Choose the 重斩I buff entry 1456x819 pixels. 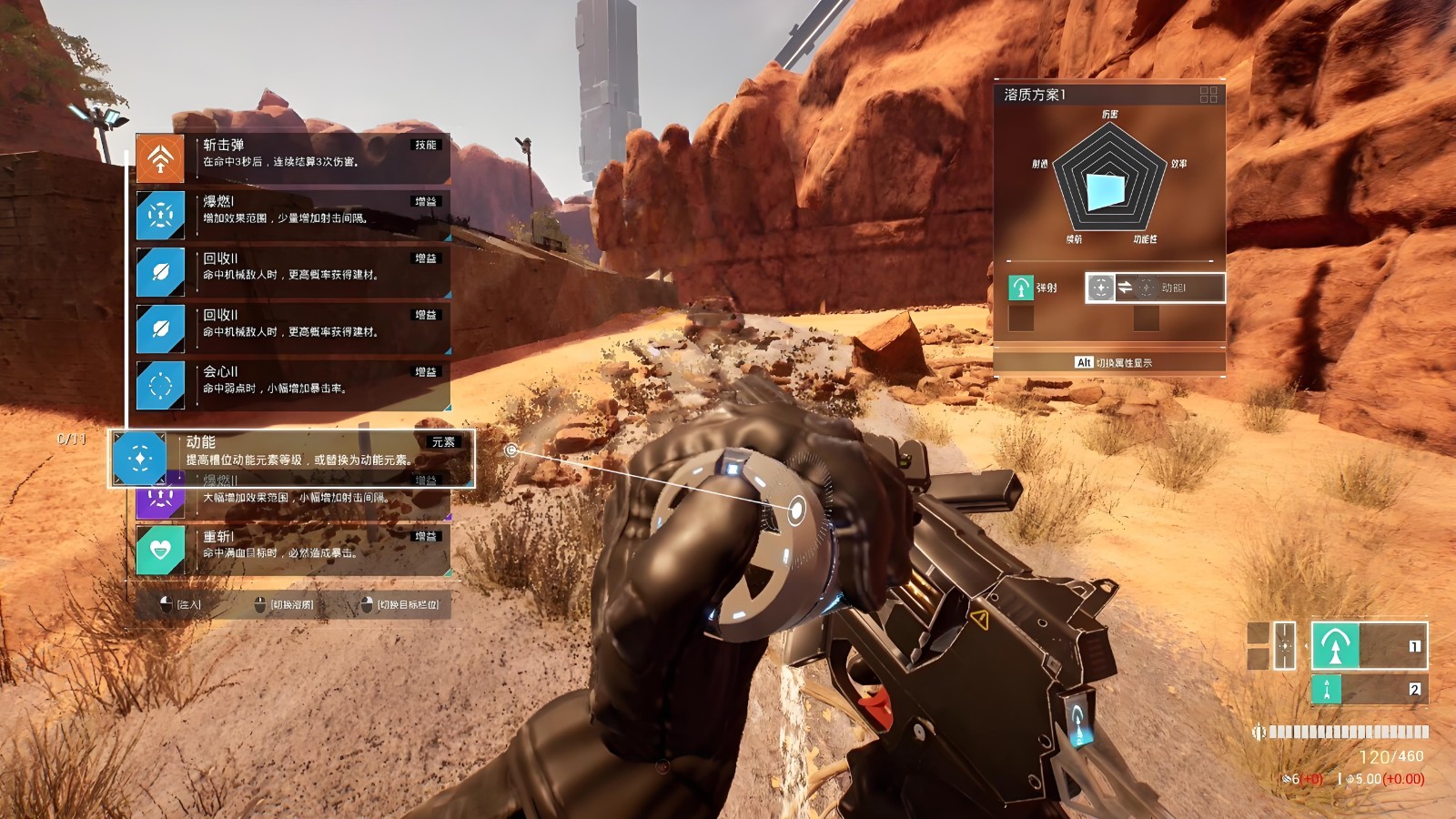292,550
